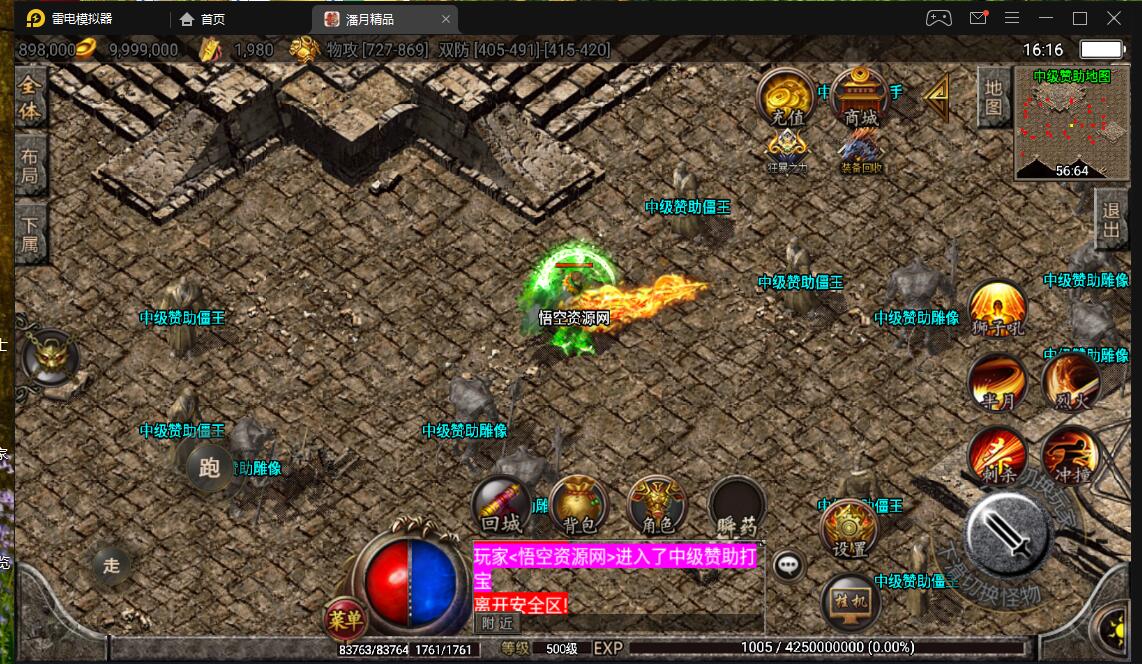Tap the 退出 exit button
1142x664 pixels.
click(x=1111, y=220)
